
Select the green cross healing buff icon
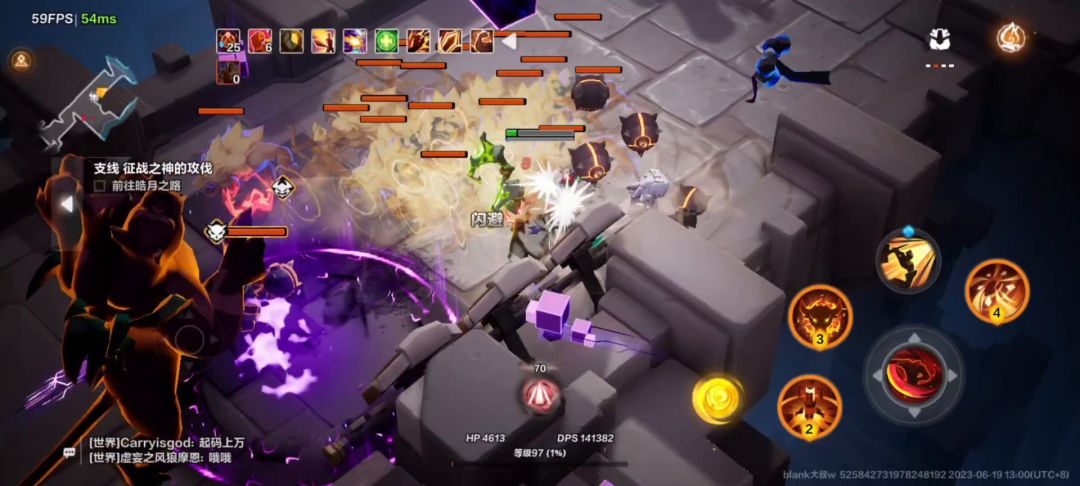pos(386,41)
